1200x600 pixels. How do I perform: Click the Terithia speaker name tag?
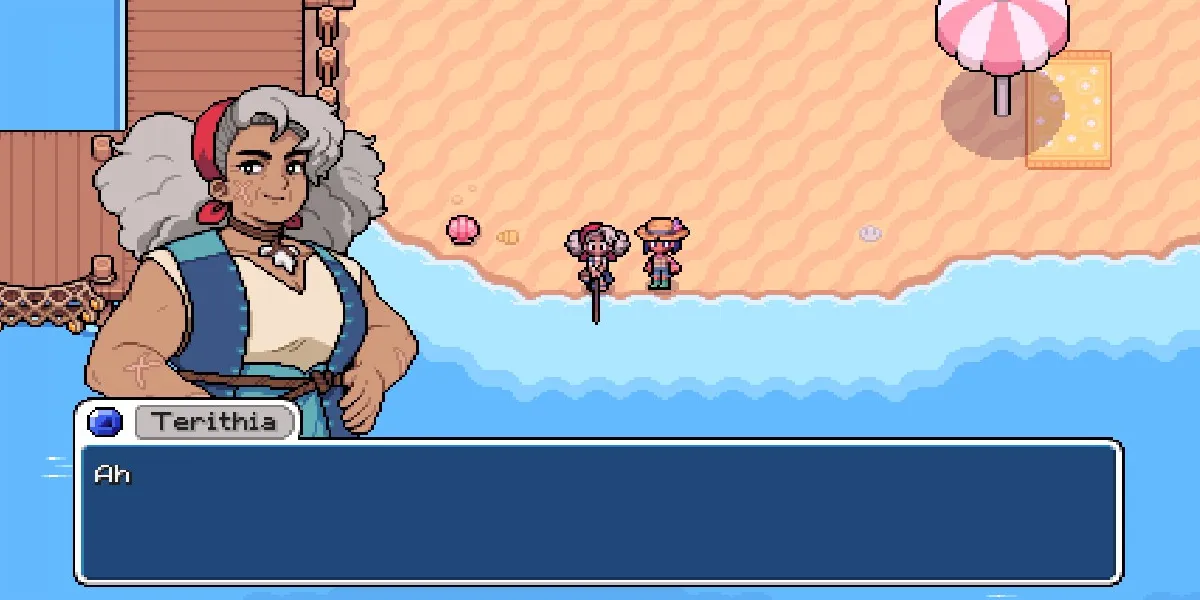pyautogui.click(x=216, y=421)
